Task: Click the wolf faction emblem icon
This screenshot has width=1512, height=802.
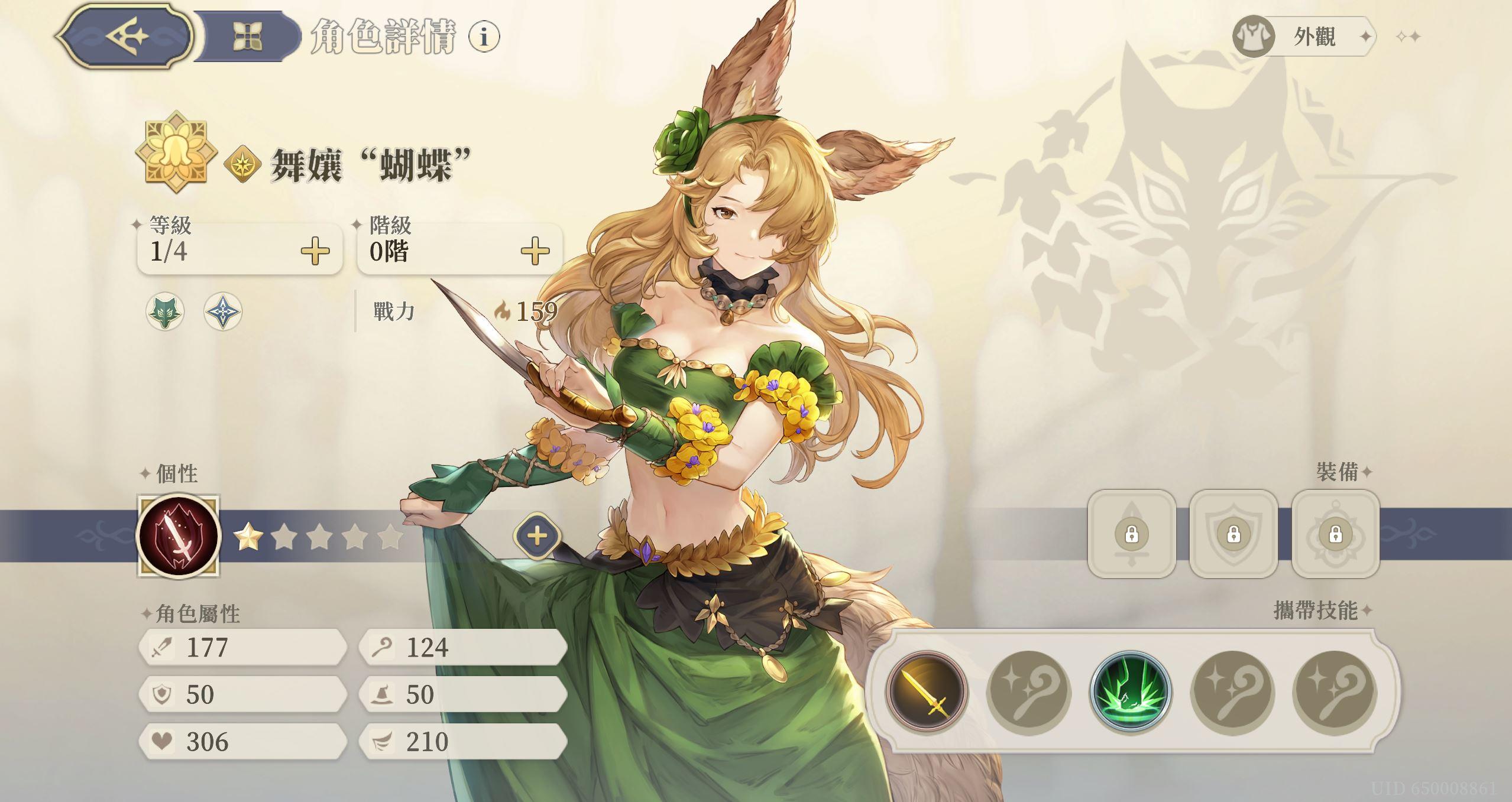Action: pyautogui.click(x=164, y=310)
